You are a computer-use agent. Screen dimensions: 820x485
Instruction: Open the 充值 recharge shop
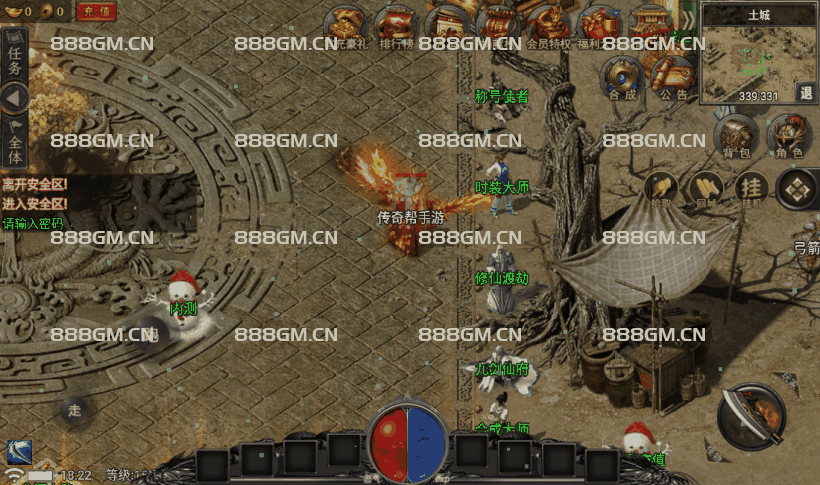(x=95, y=12)
